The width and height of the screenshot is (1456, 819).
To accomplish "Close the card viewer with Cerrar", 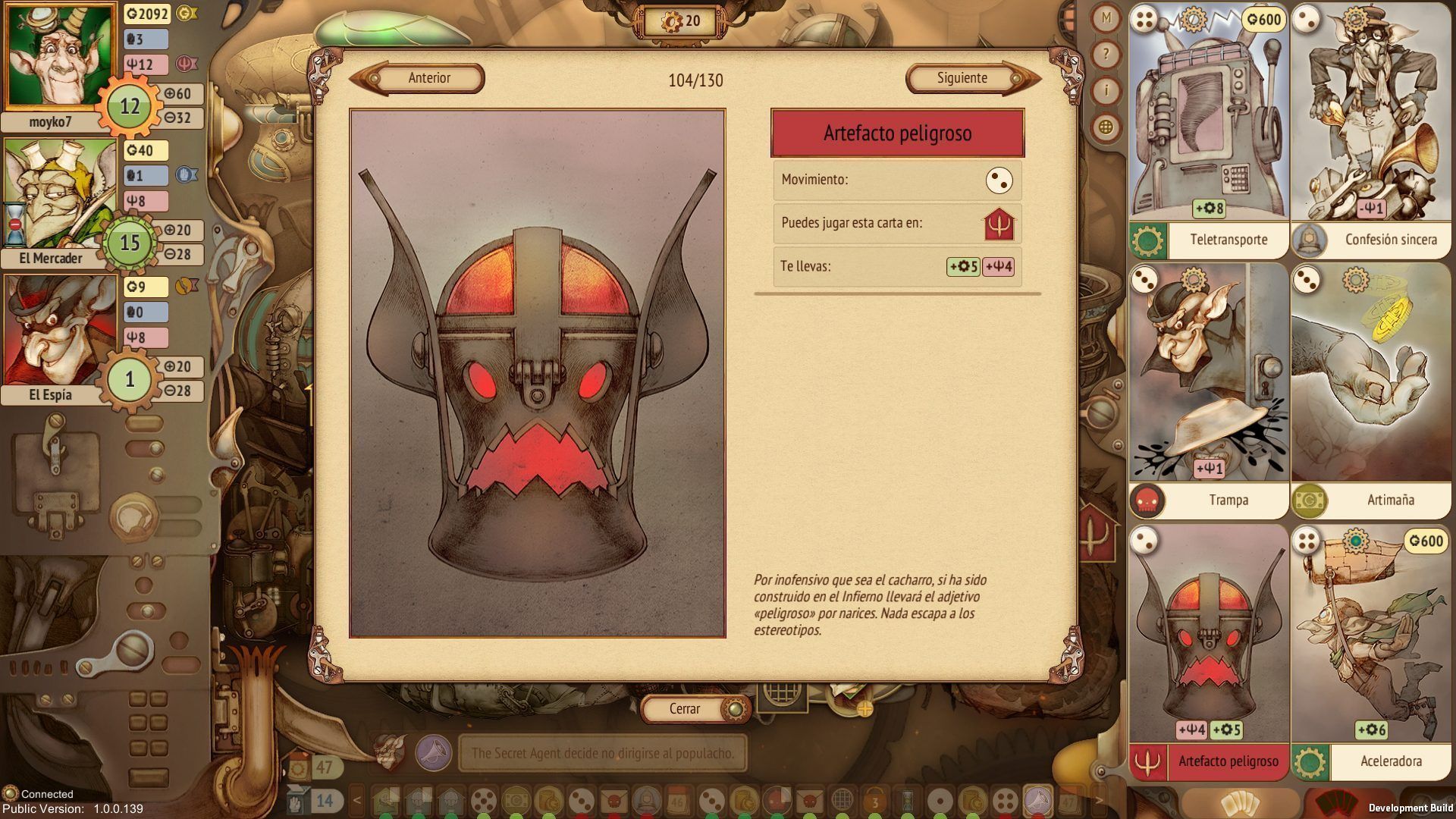I will pos(686,709).
